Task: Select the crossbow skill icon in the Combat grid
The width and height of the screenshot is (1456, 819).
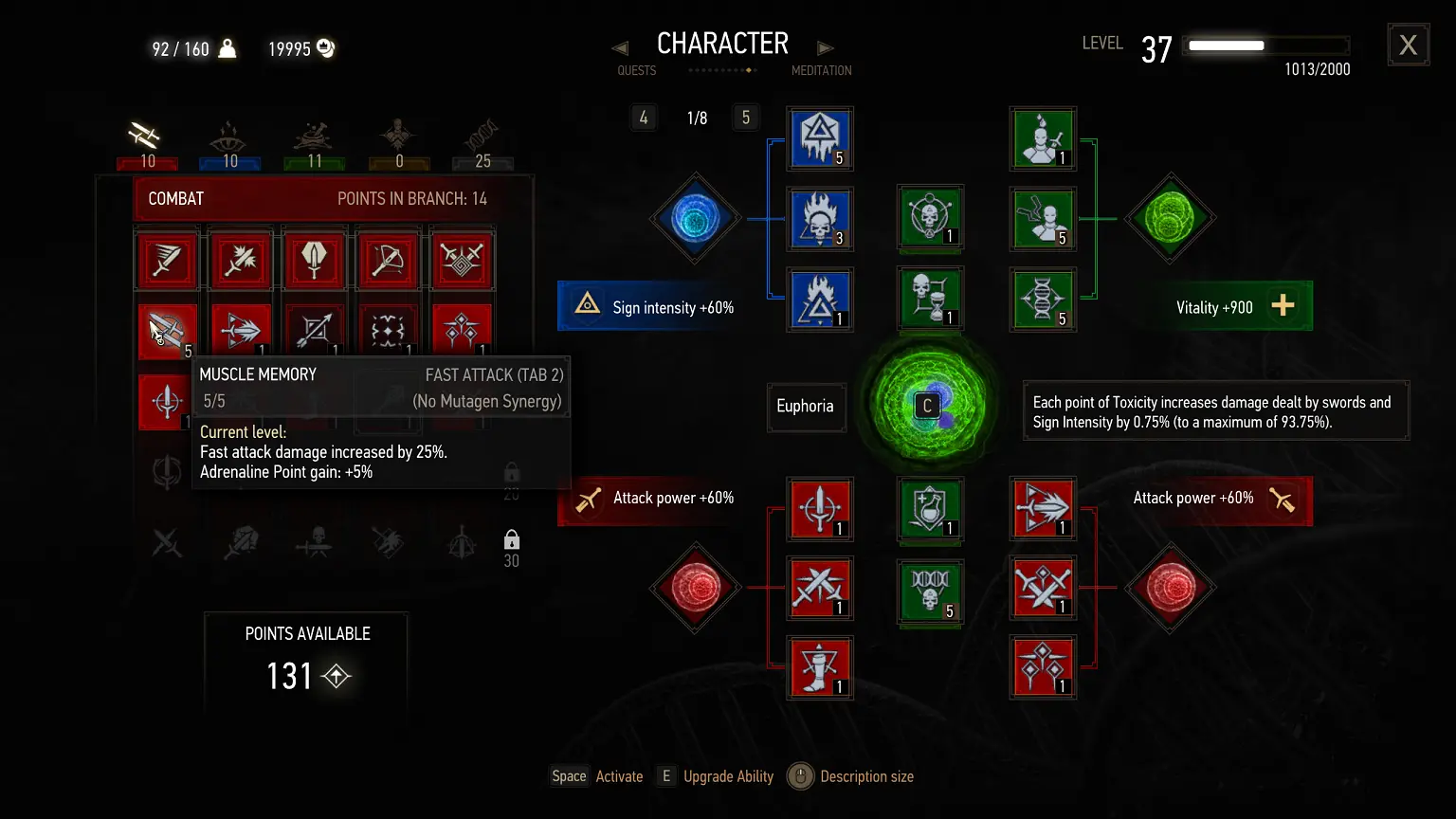Action: [389, 260]
